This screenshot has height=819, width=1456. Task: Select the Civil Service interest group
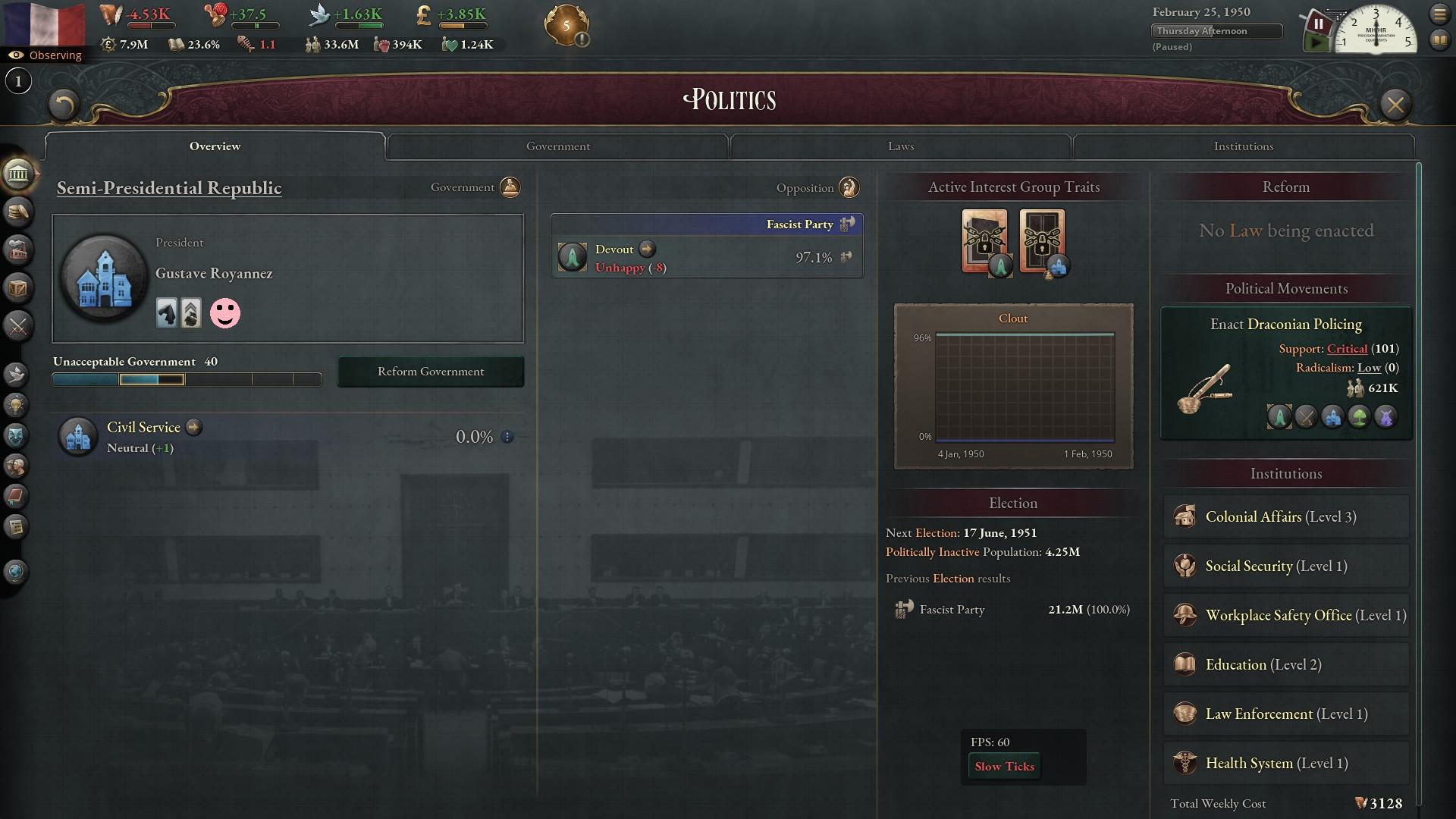pyautogui.click(x=143, y=428)
